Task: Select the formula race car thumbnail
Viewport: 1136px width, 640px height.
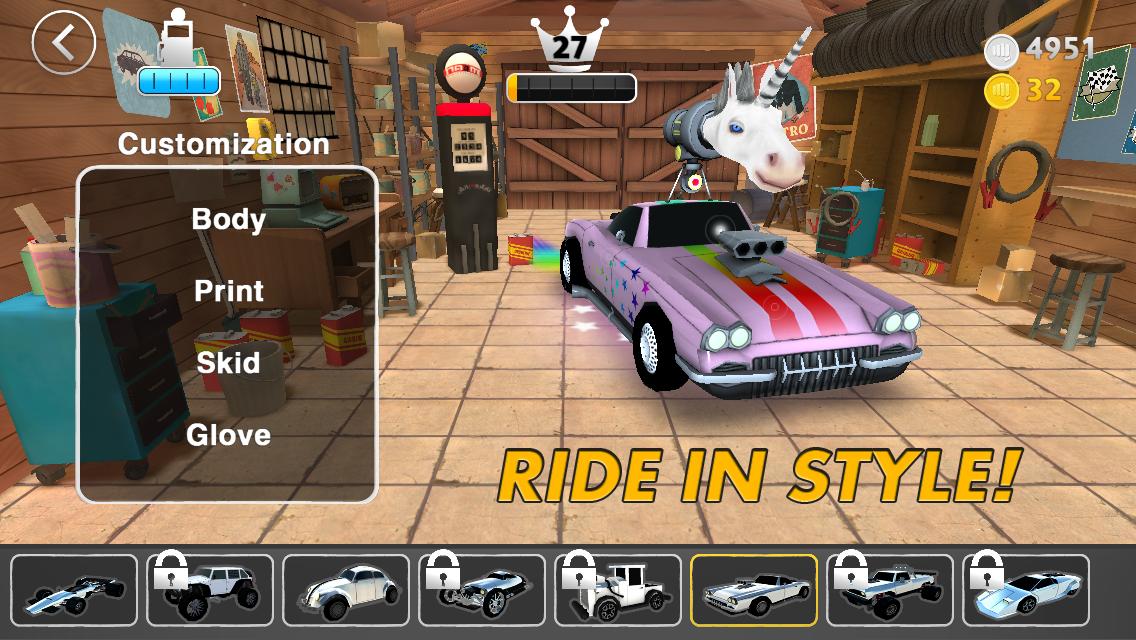Action: coord(74,590)
